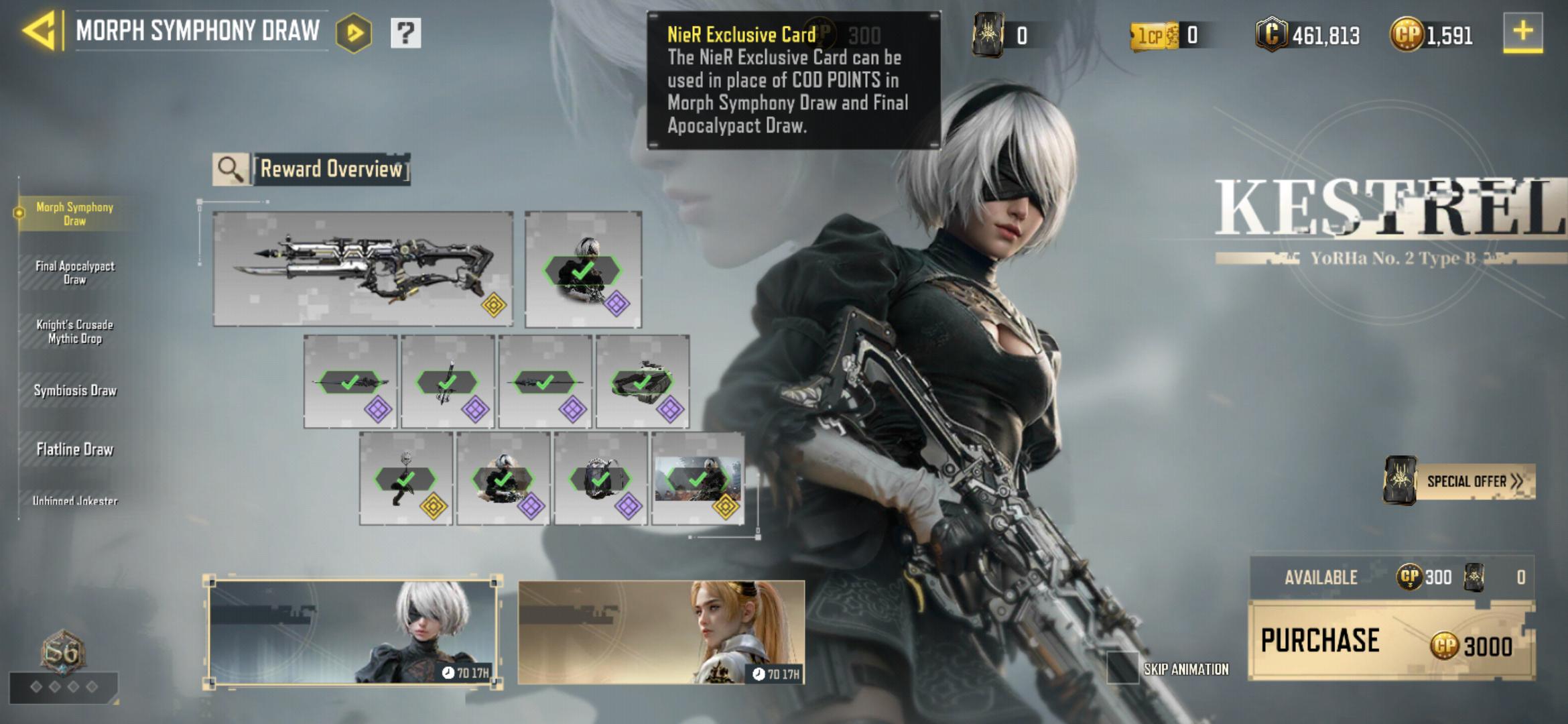The height and width of the screenshot is (724, 1568).
Task: Open the Symbiosis Draw tab
Action: [75, 391]
